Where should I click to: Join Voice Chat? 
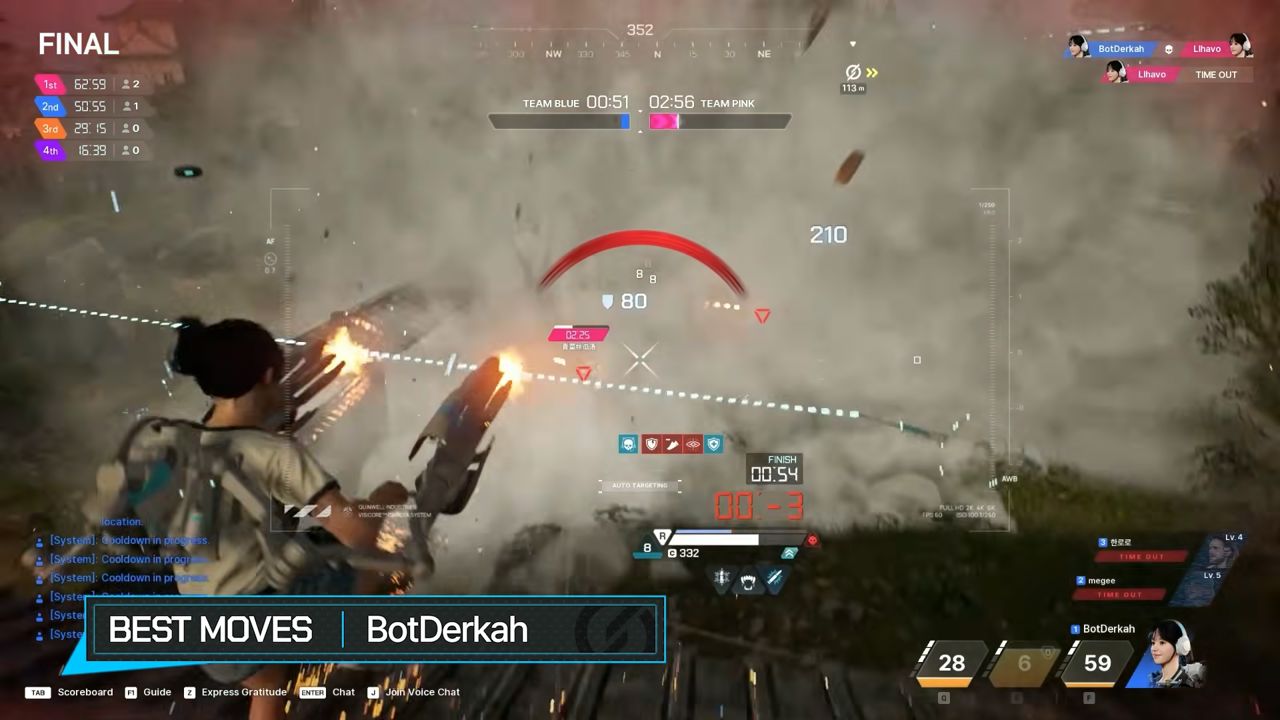click(422, 692)
